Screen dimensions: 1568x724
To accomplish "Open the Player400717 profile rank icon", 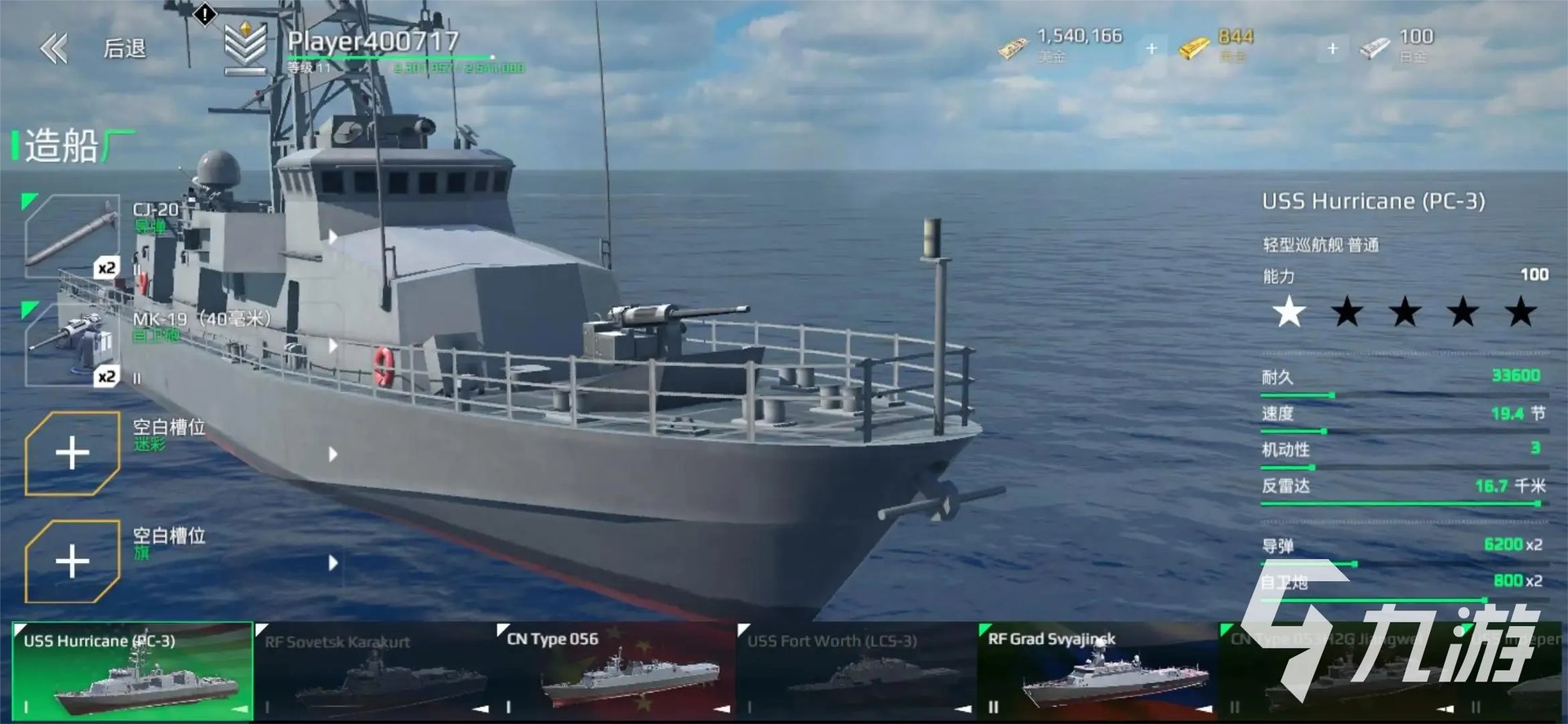I will 246,47.
